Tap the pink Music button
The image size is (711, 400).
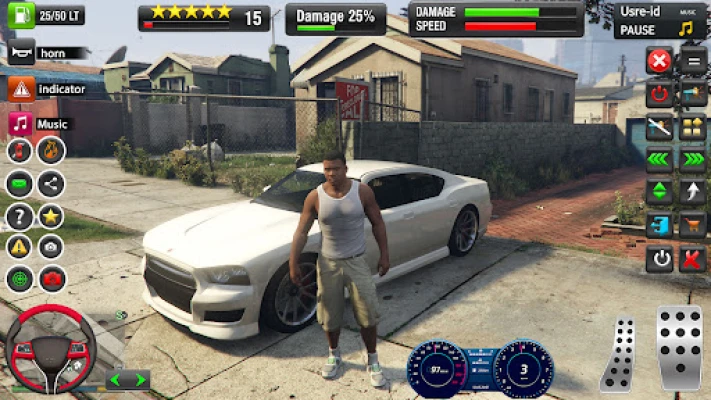[x=21, y=124]
